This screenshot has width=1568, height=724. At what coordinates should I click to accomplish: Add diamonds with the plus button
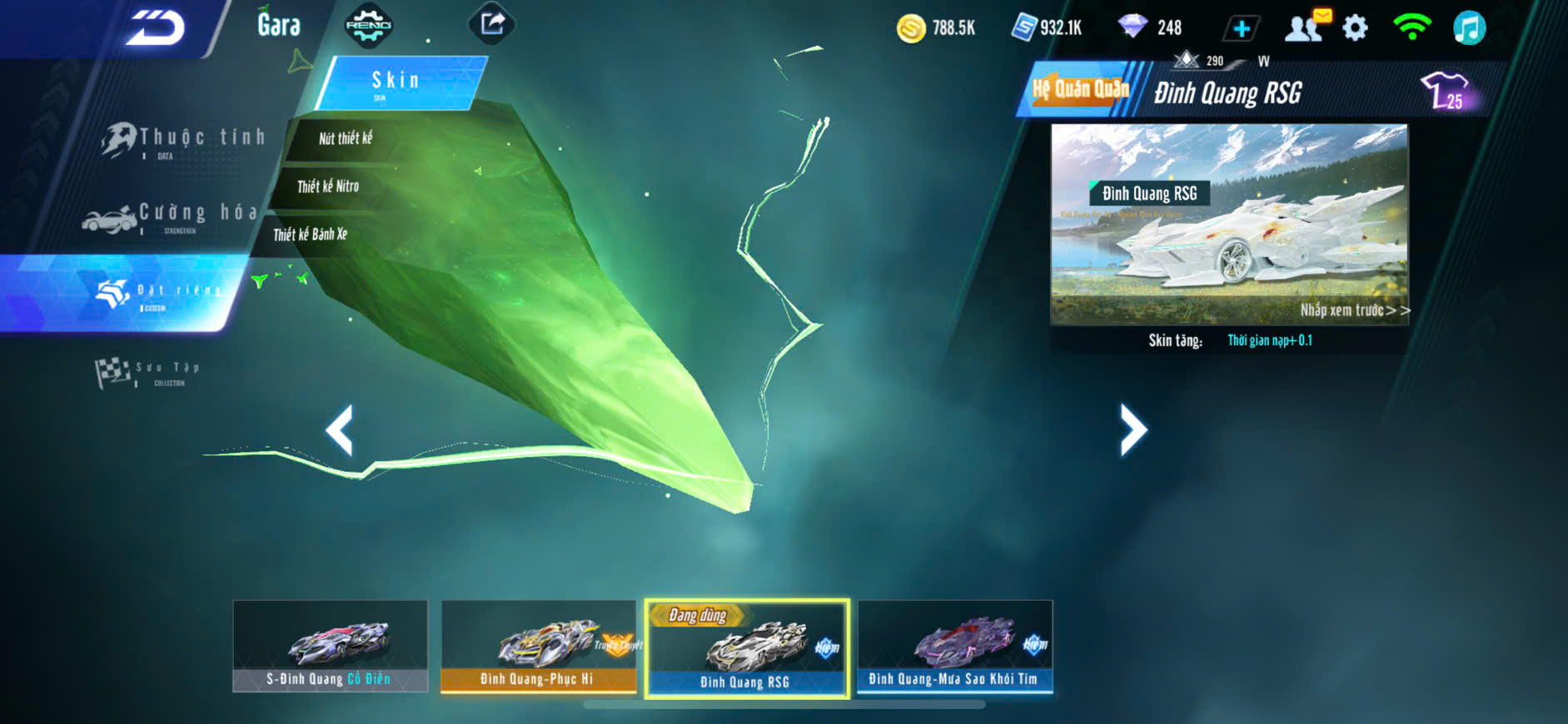(x=1241, y=29)
